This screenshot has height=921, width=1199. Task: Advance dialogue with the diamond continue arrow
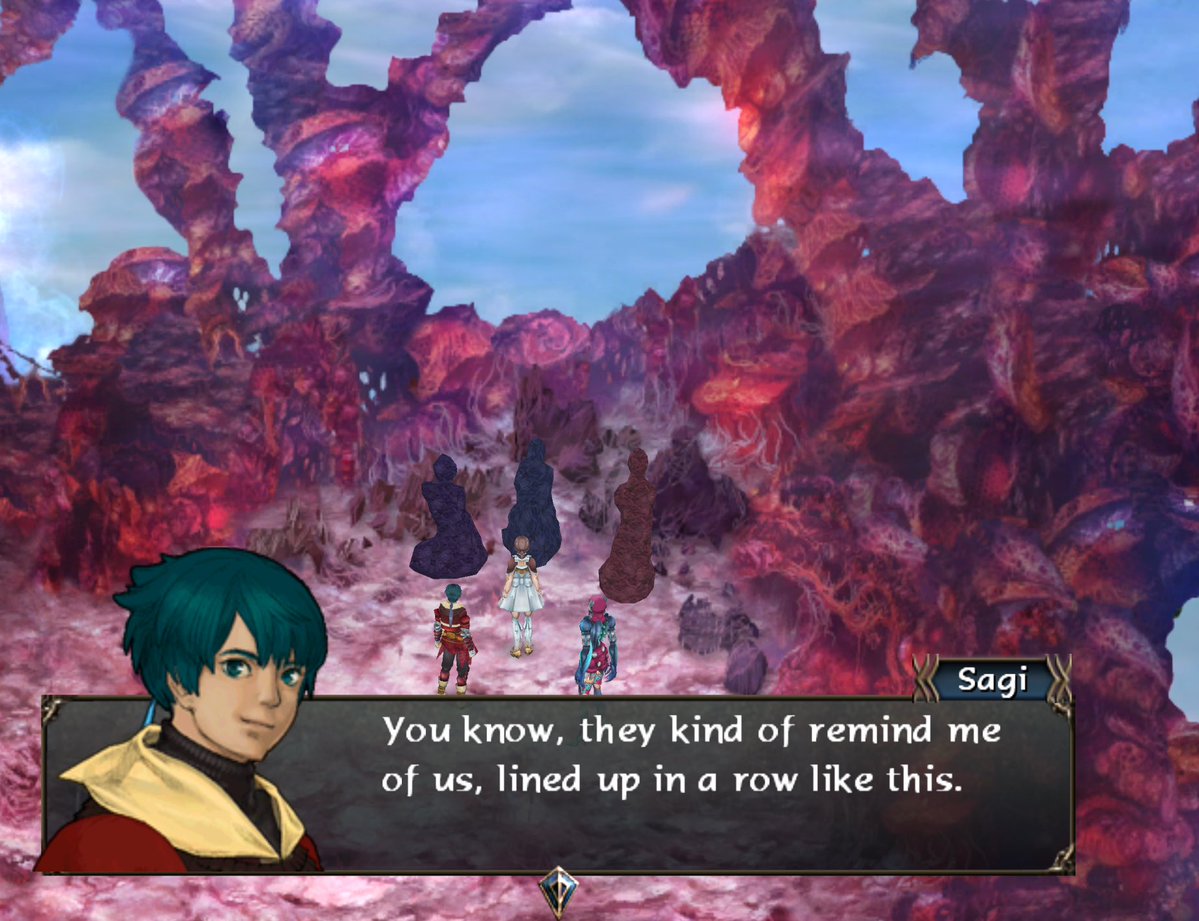tap(556, 888)
